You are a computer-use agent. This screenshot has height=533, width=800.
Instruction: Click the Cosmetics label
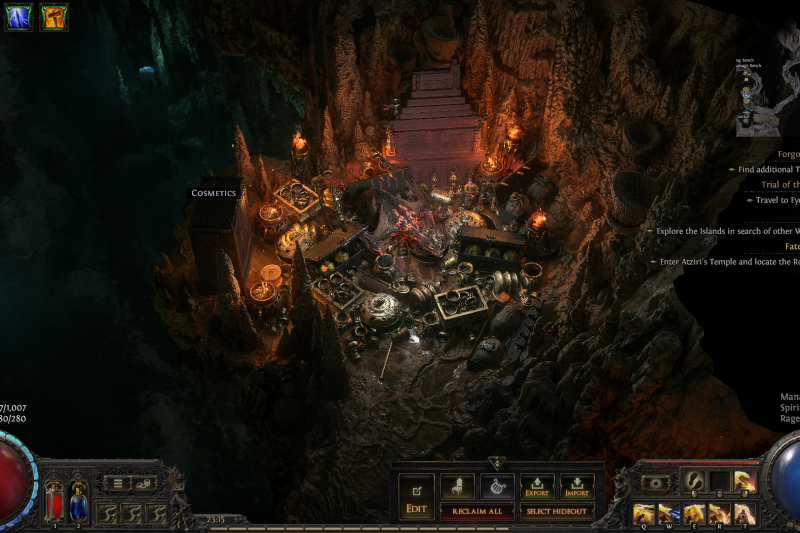tap(214, 193)
